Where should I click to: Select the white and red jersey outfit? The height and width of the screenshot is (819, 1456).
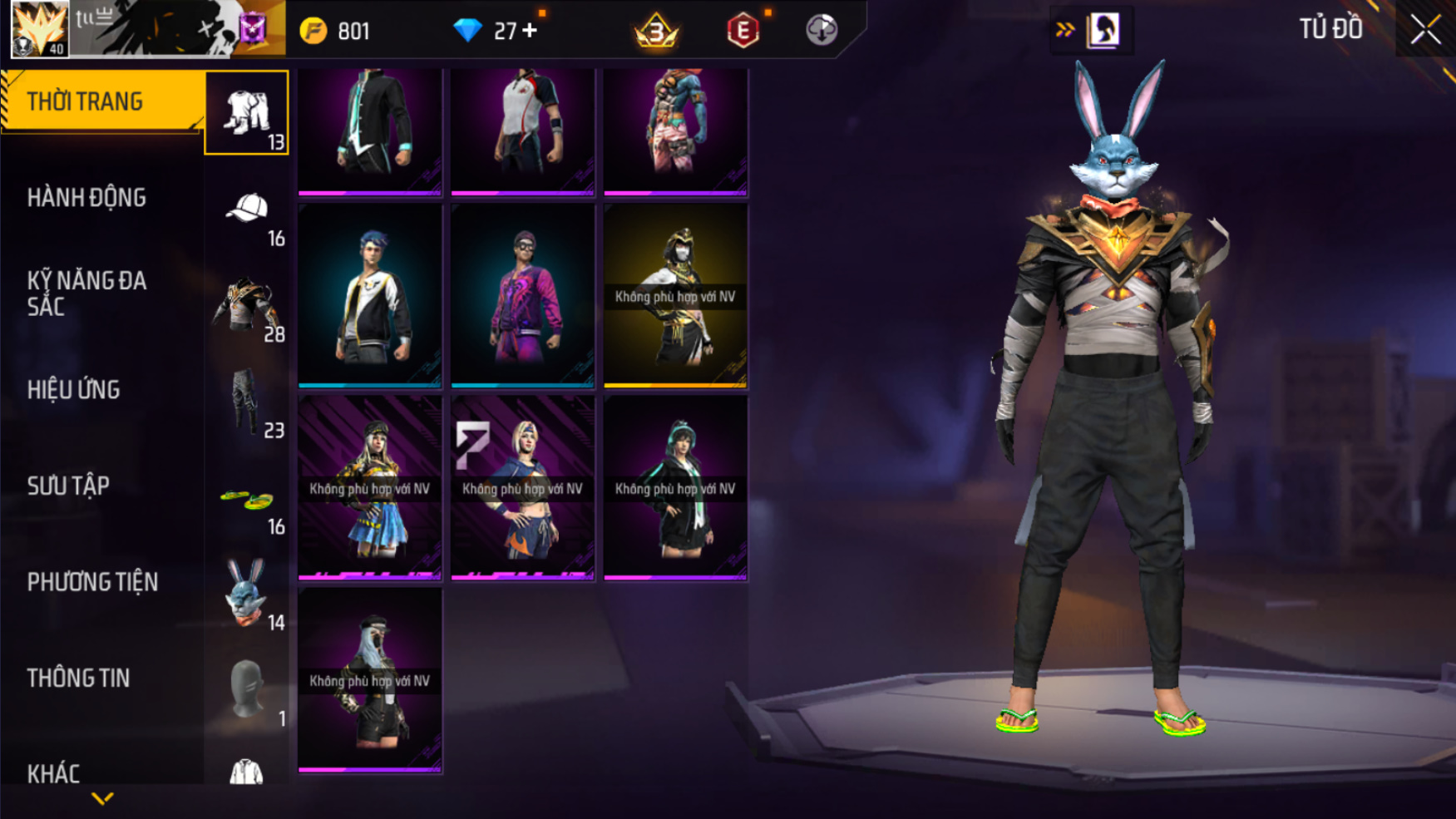(522, 131)
